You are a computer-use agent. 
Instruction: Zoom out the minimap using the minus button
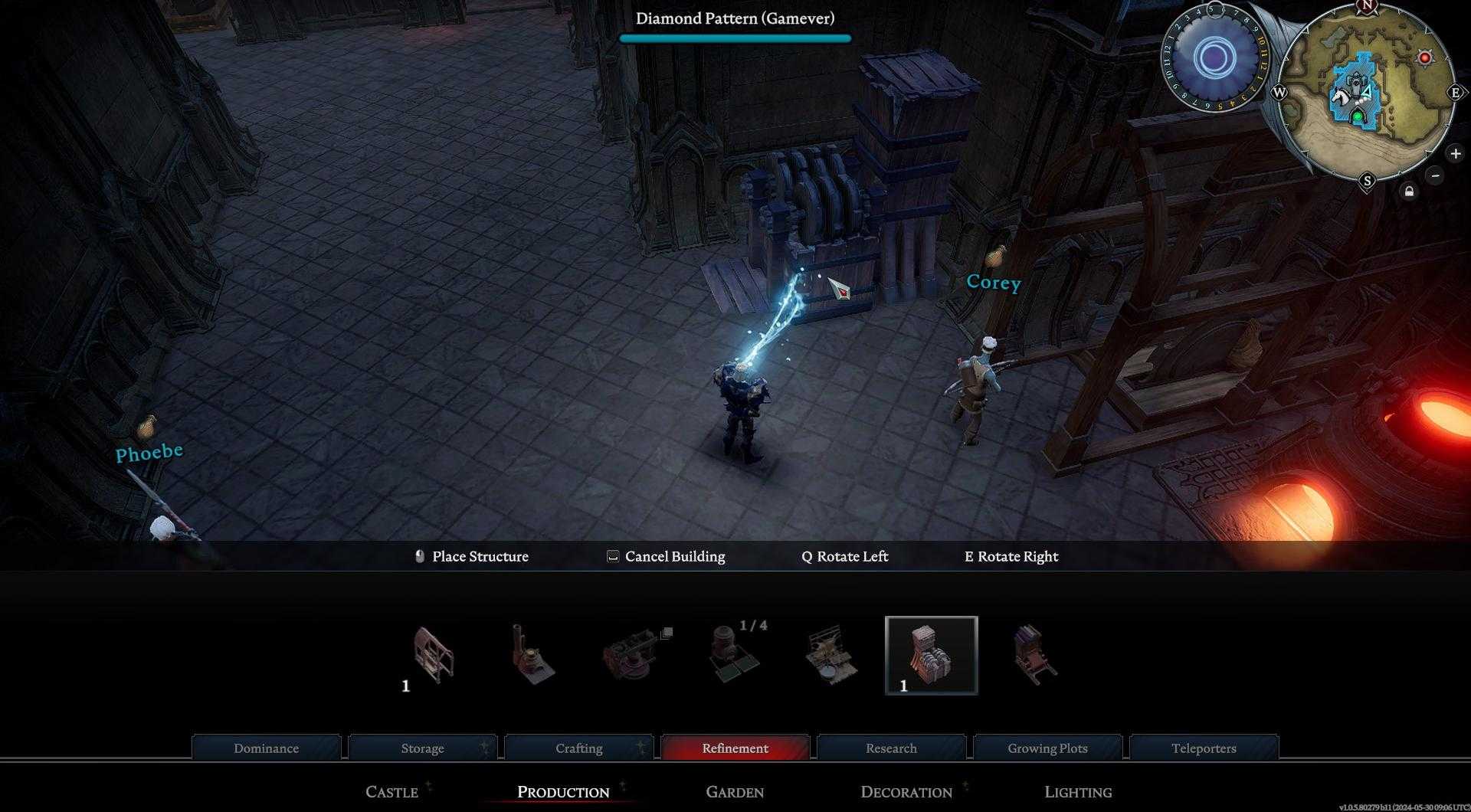pos(1435,176)
